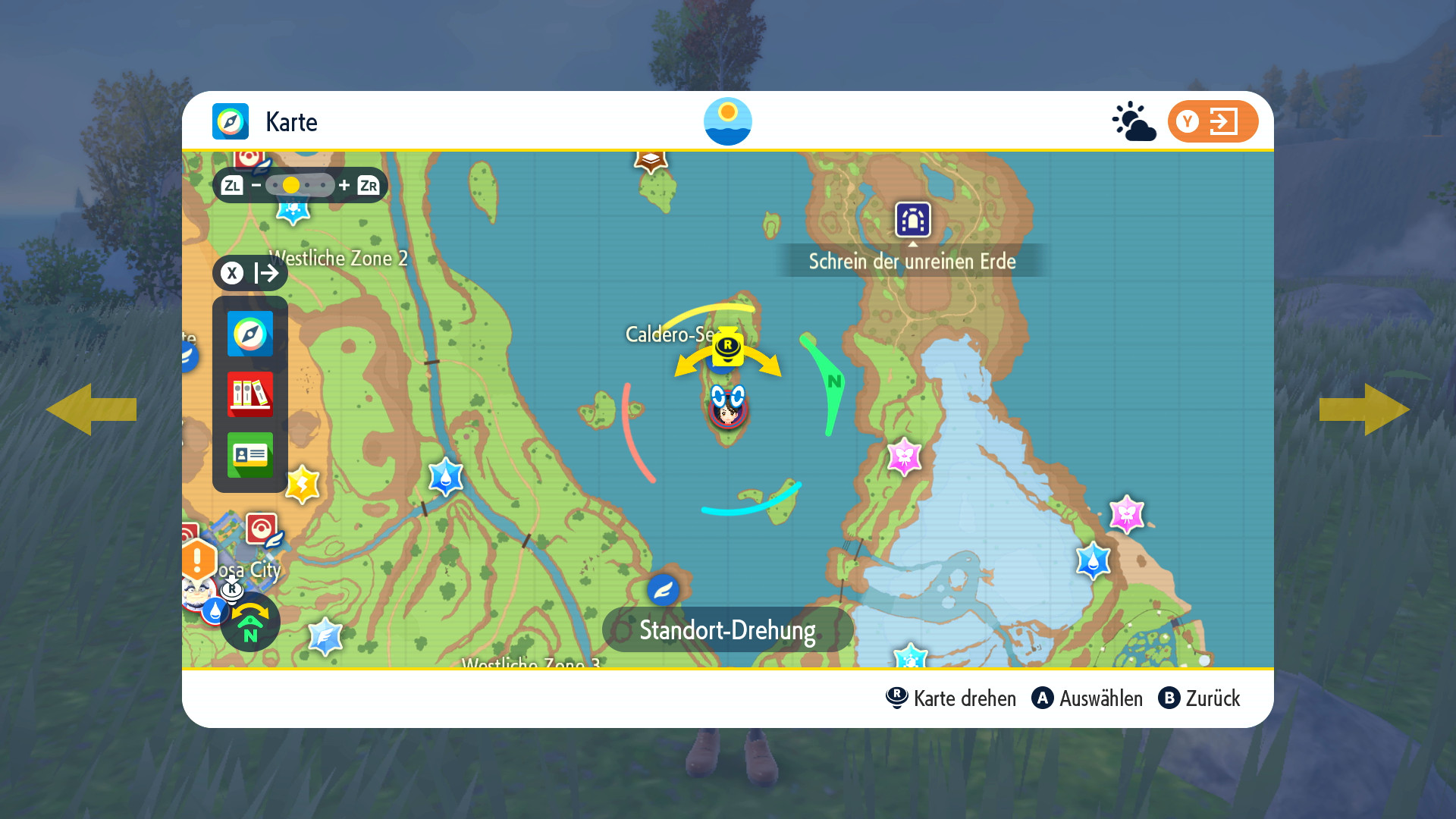Go to the previous screen with the left arrow

[91, 409]
